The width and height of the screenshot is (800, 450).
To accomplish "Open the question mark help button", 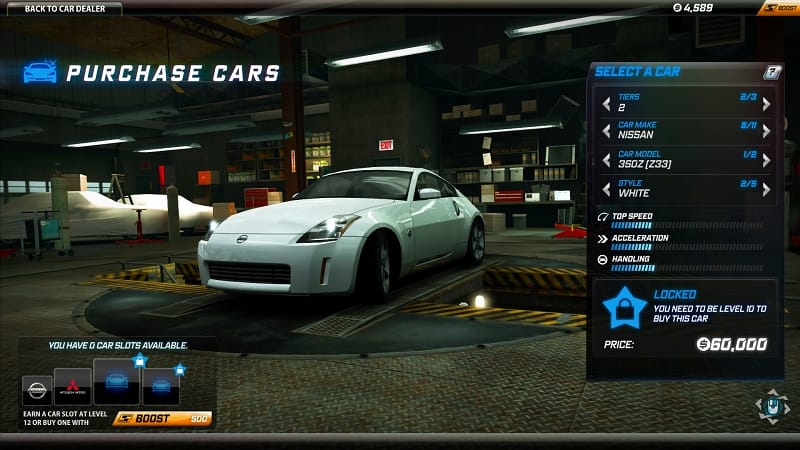I will tap(771, 72).
